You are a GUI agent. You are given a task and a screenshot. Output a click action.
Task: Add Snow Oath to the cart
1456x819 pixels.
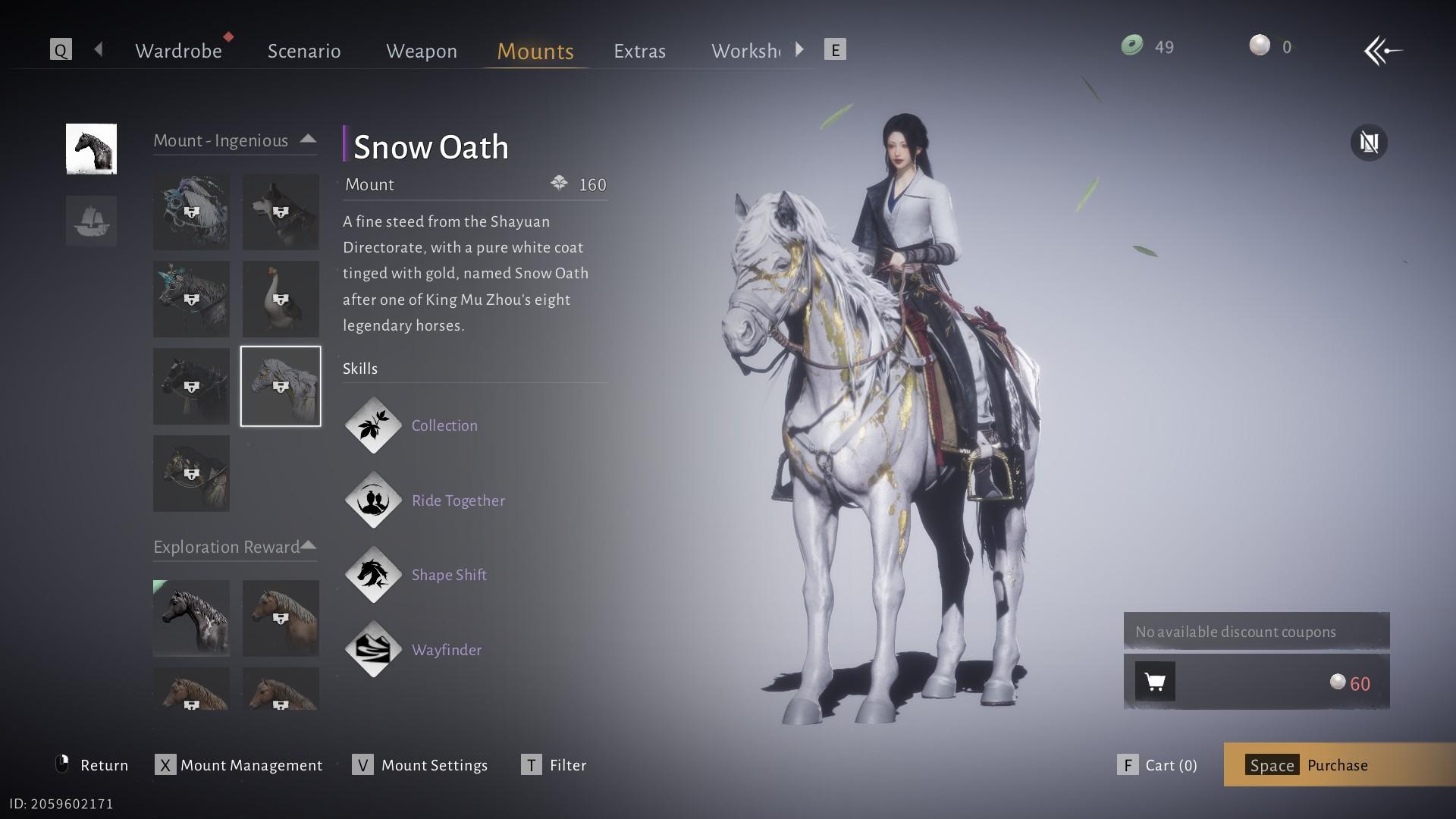click(x=1155, y=682)
